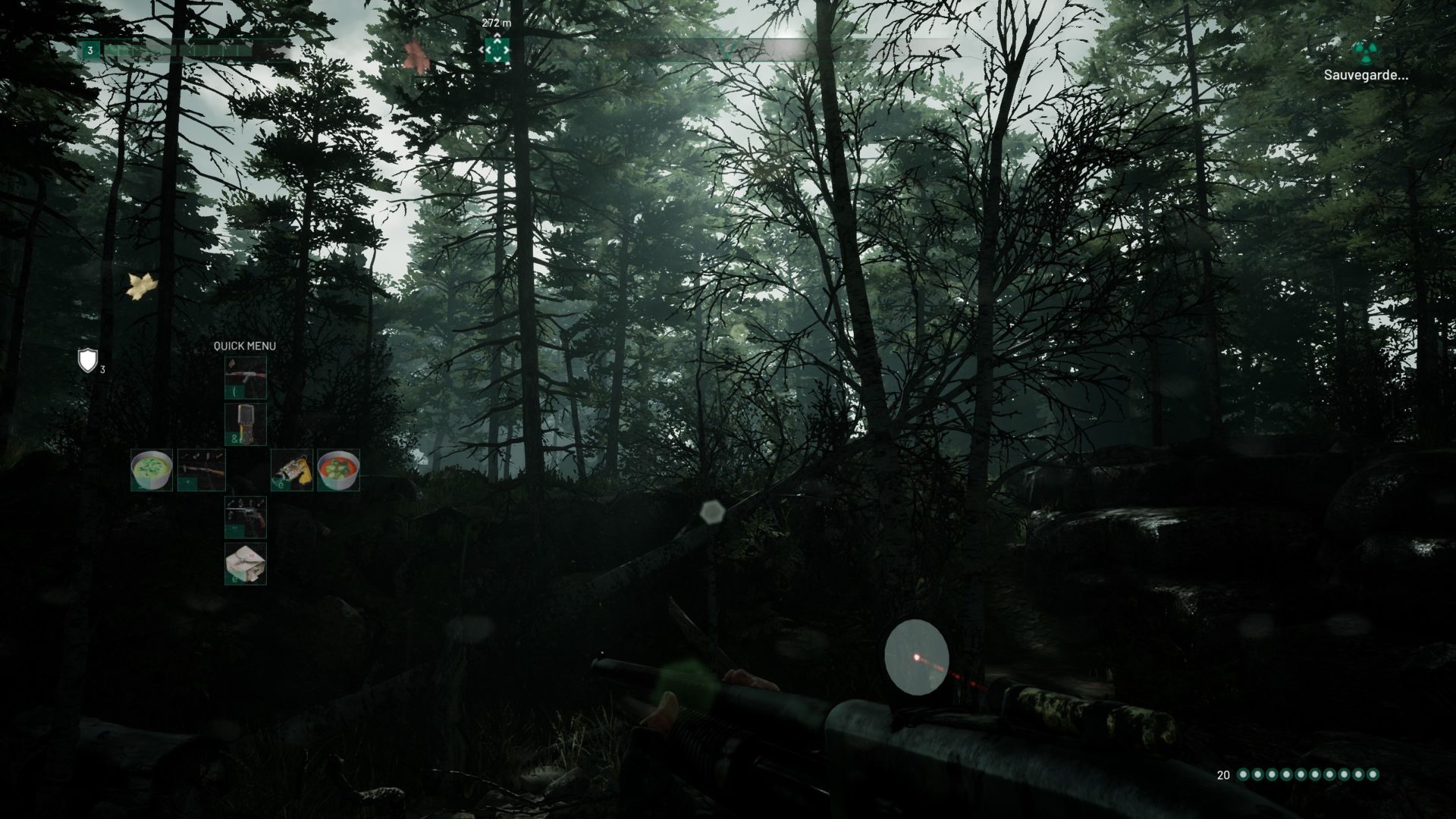Equip the revolver quick menu slot

point(245,517)
